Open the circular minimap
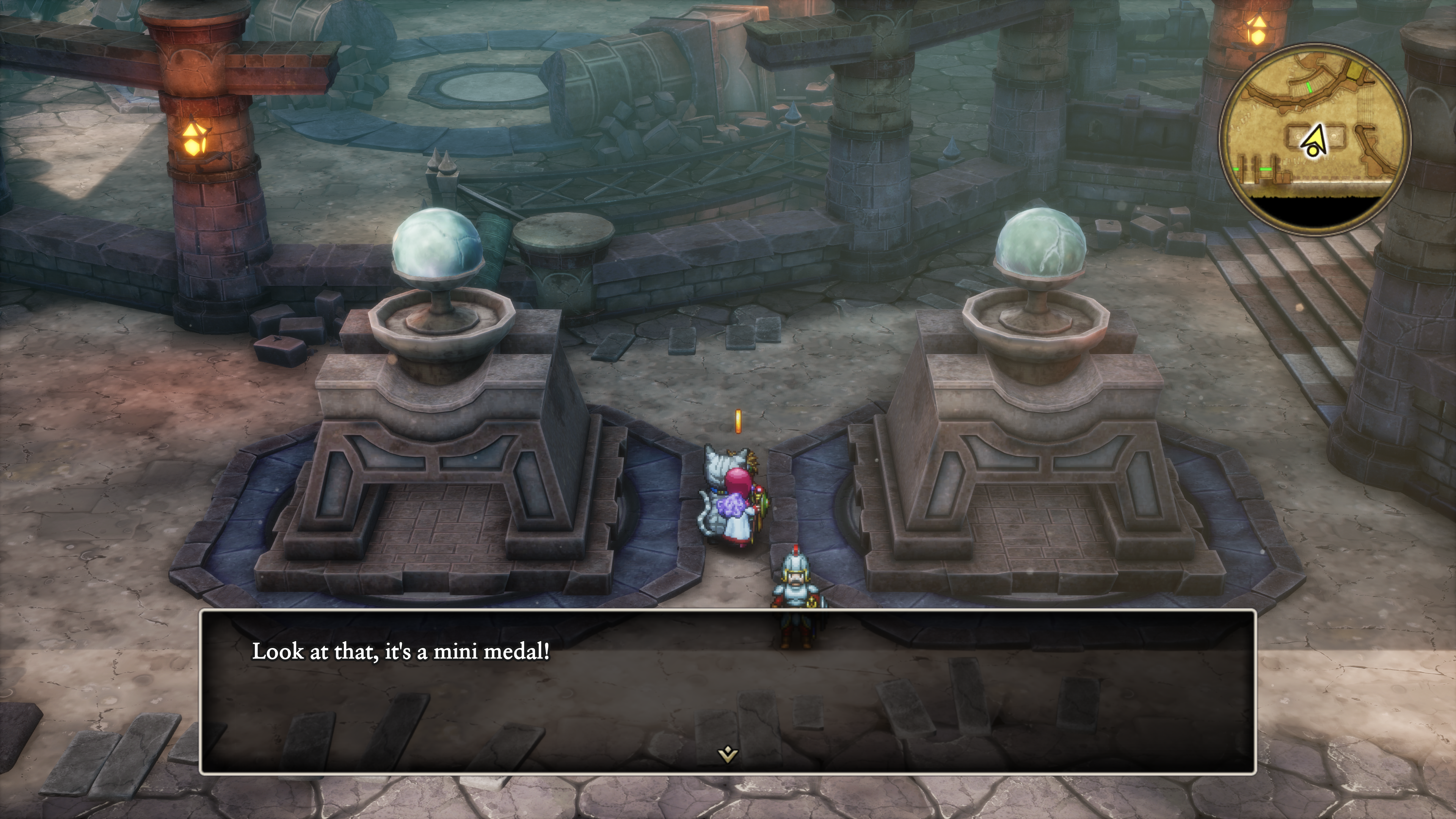 point(1315,138)
